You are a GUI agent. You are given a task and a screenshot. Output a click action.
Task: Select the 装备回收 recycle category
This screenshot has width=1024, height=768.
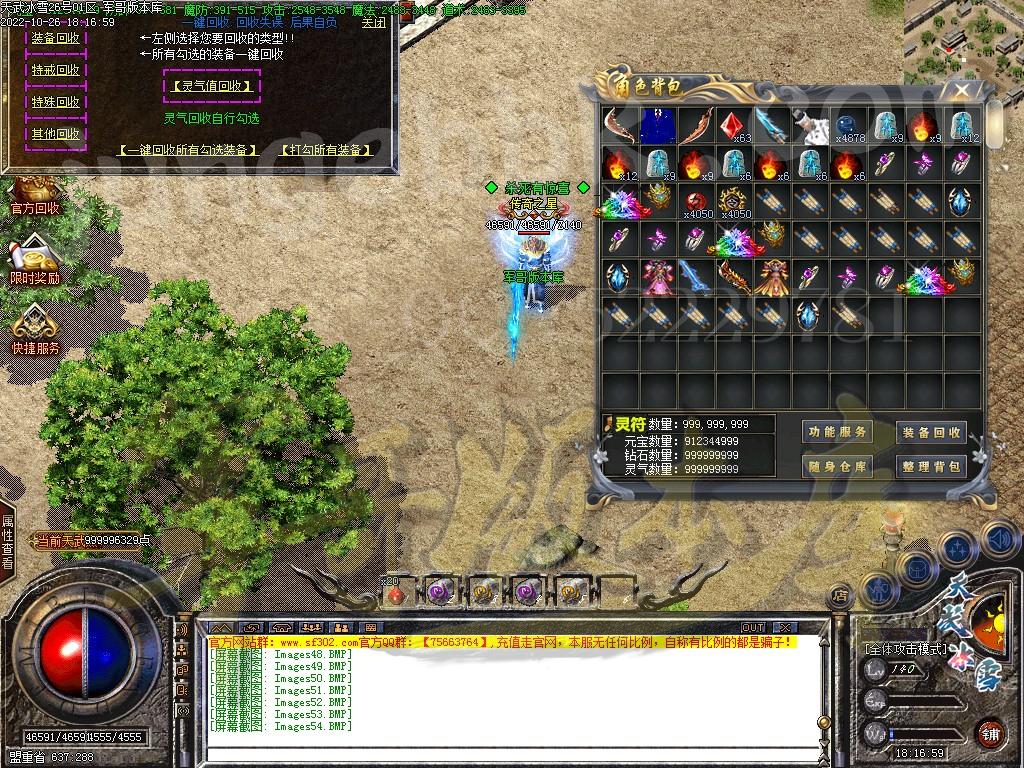pyautogui.click(x=55, y=38)
